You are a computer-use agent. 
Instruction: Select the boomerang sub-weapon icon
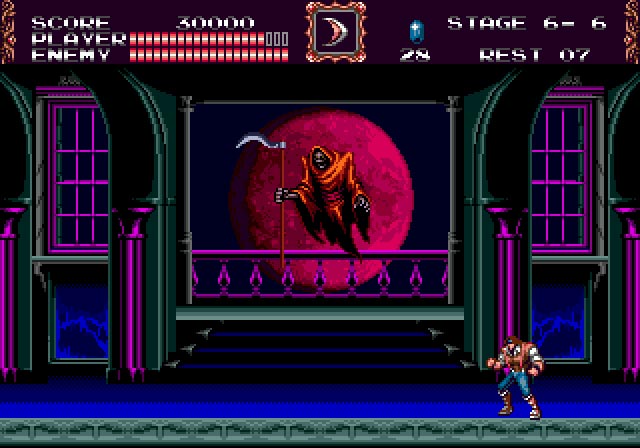tap(335, 31)
